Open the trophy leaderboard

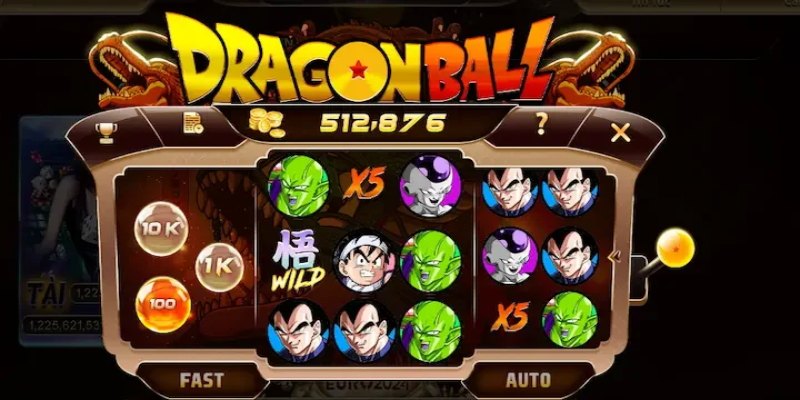[103, 131]
